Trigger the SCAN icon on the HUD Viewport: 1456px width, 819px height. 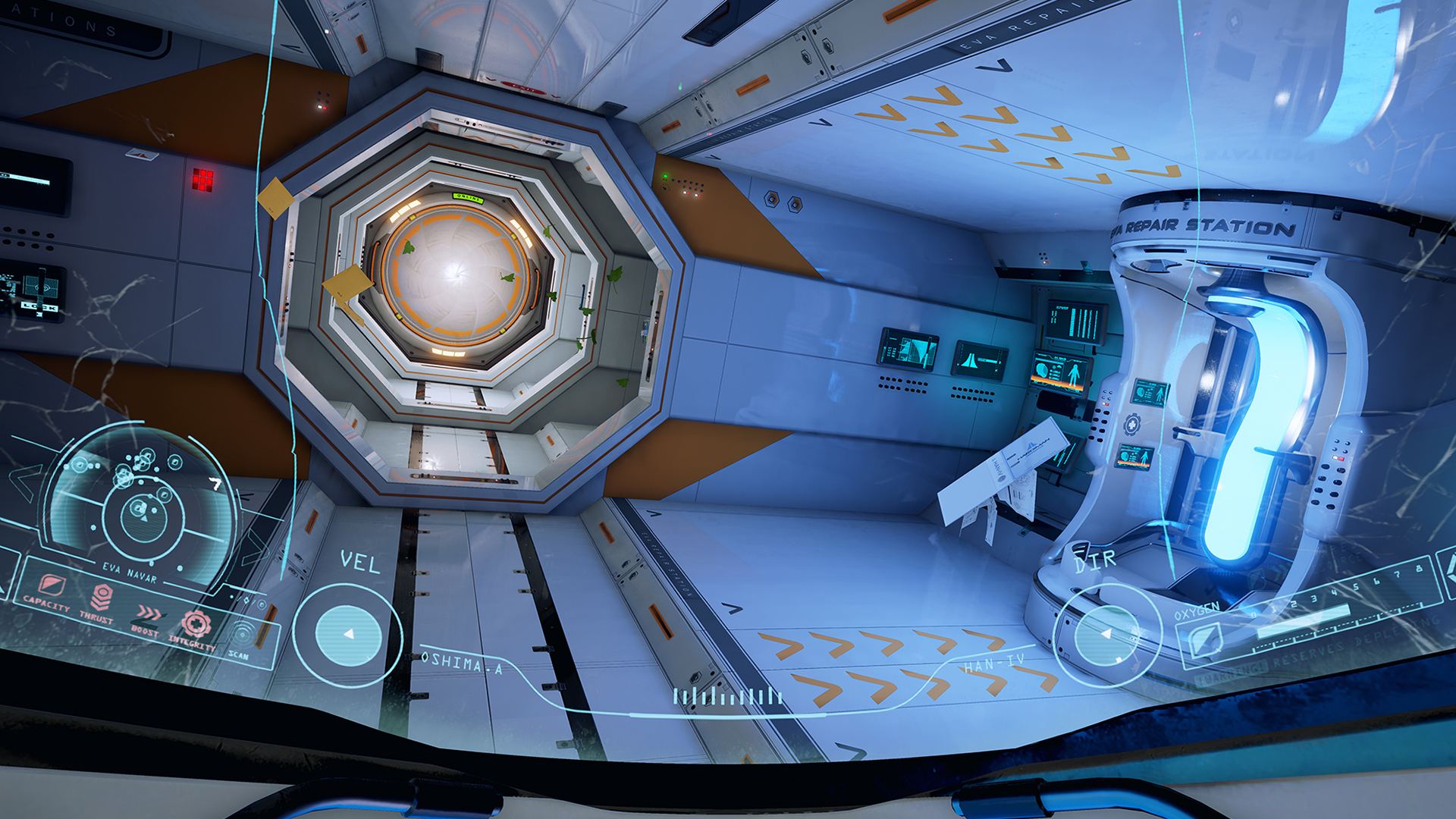coord(242,635)
